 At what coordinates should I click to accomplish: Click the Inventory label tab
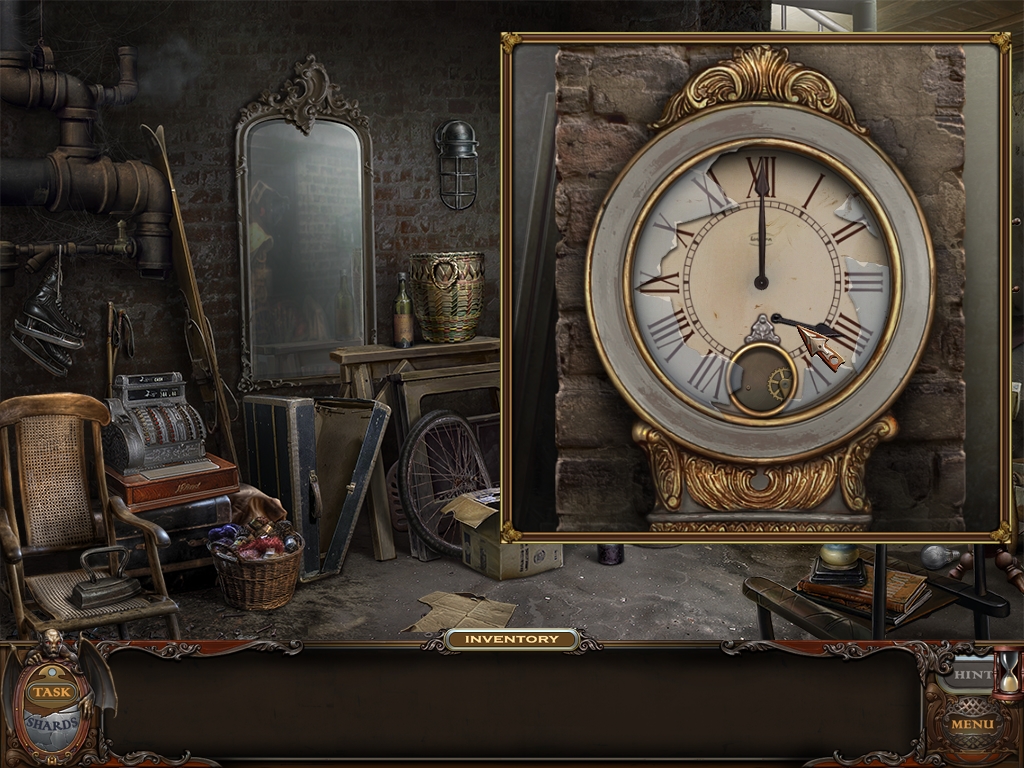512,639
